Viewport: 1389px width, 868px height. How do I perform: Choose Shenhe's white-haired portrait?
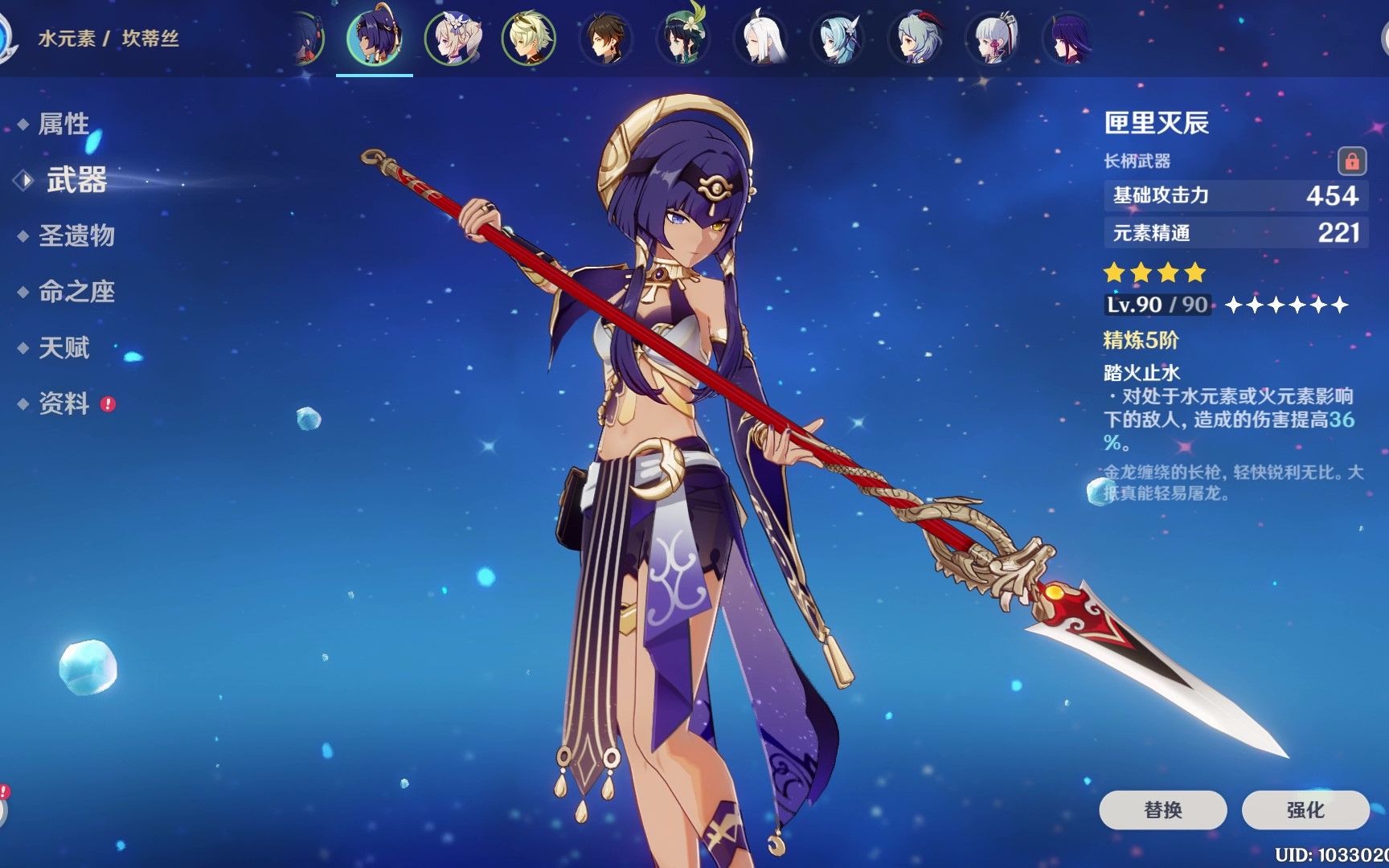760,38
